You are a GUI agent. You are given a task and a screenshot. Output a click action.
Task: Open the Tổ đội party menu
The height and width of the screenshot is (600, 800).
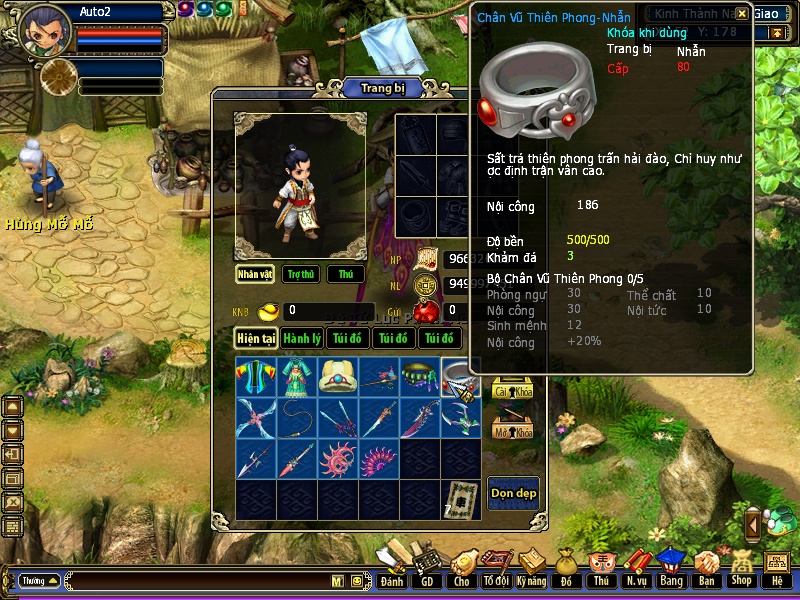[496, 573]
